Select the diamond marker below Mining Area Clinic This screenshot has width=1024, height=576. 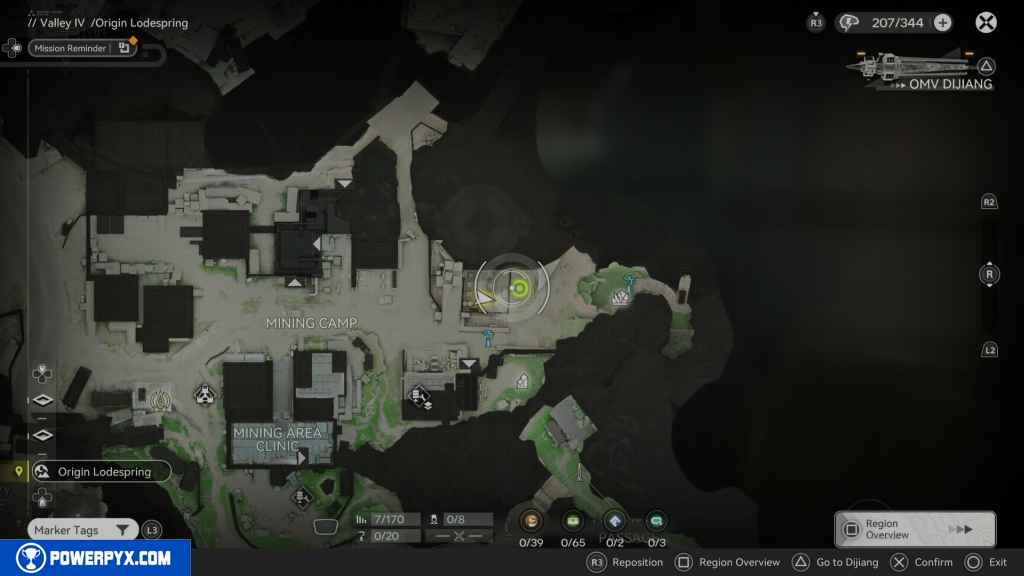[301, 496]
